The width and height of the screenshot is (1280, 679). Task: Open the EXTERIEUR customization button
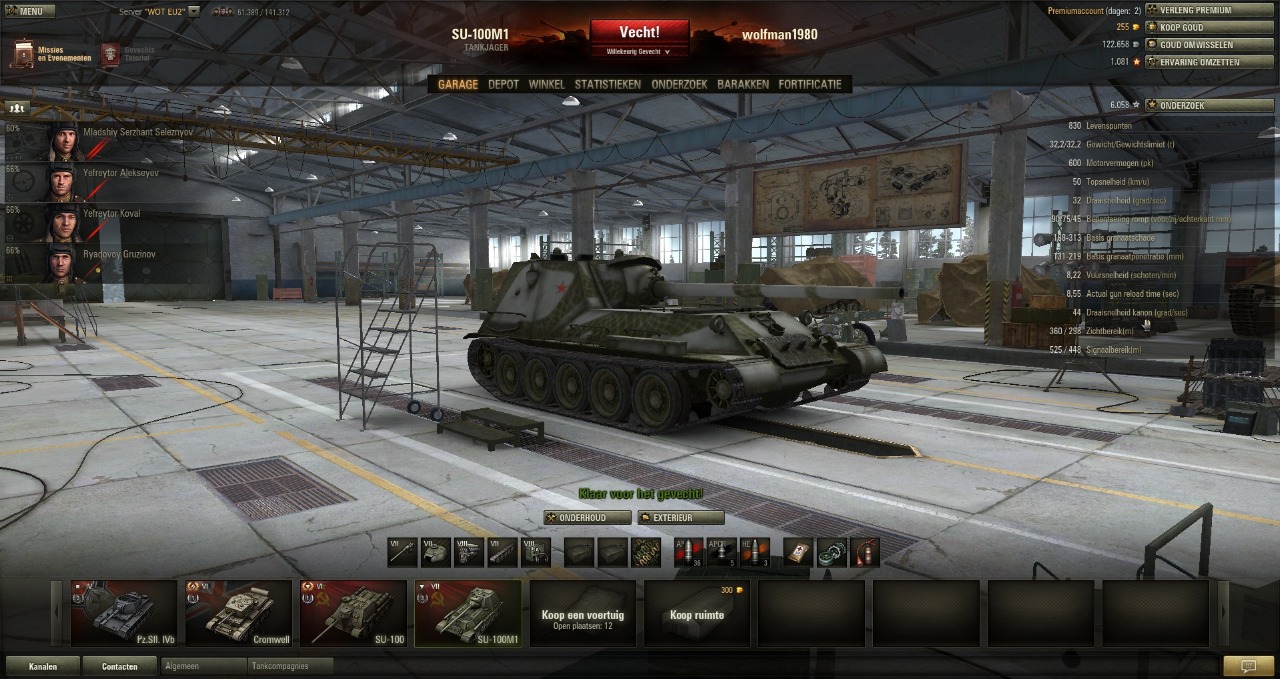(x=681, y=518)
